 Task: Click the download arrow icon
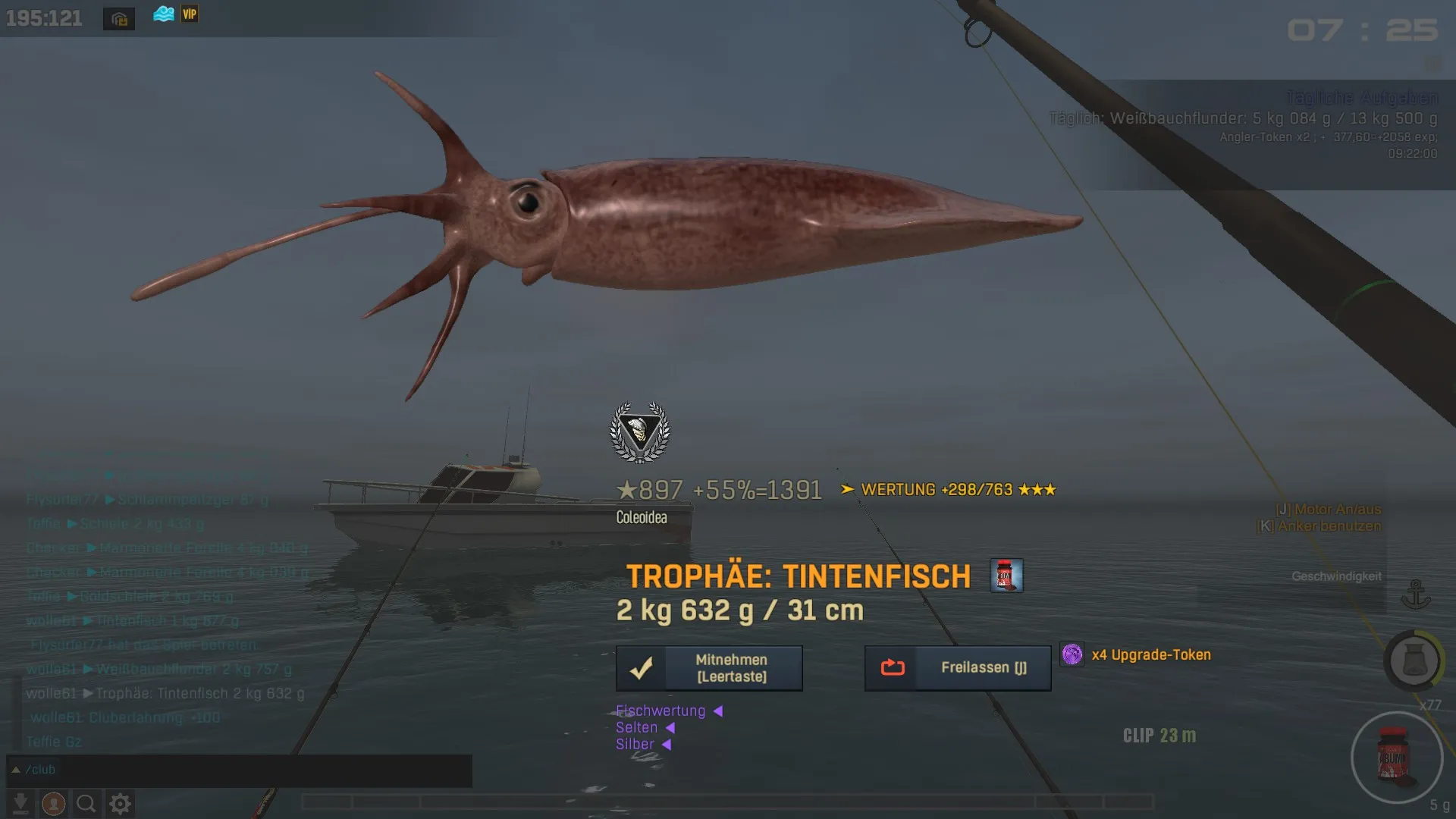(20, 803)
